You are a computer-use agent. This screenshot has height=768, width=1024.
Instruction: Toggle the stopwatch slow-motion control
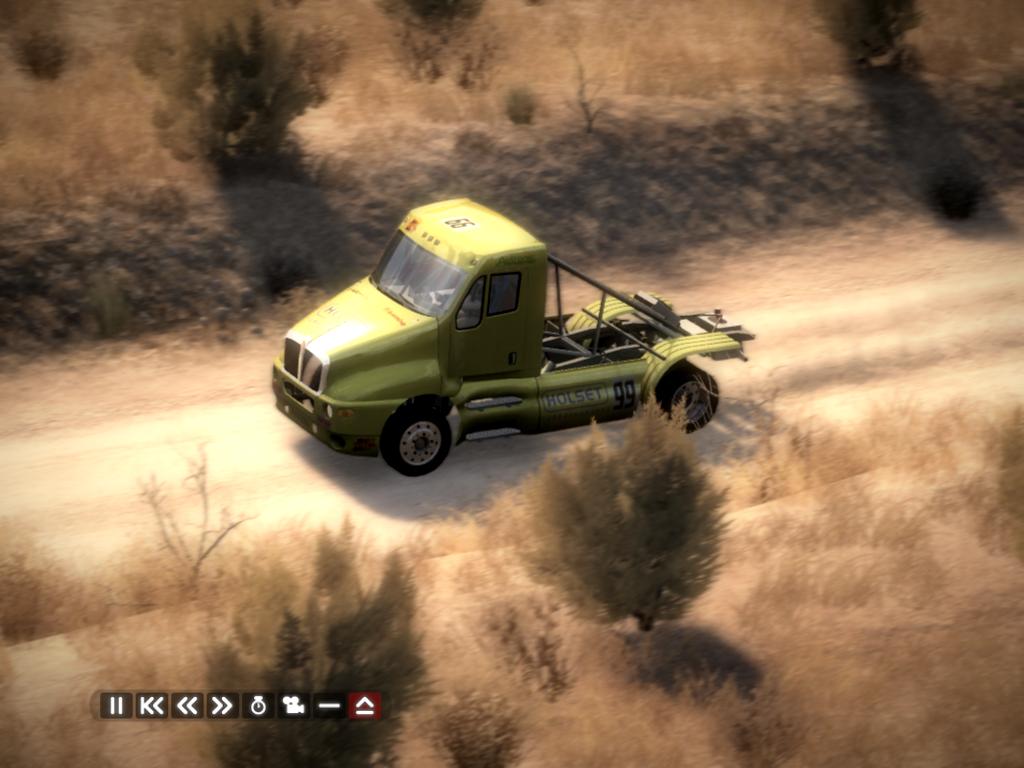(x=258, y=705)
